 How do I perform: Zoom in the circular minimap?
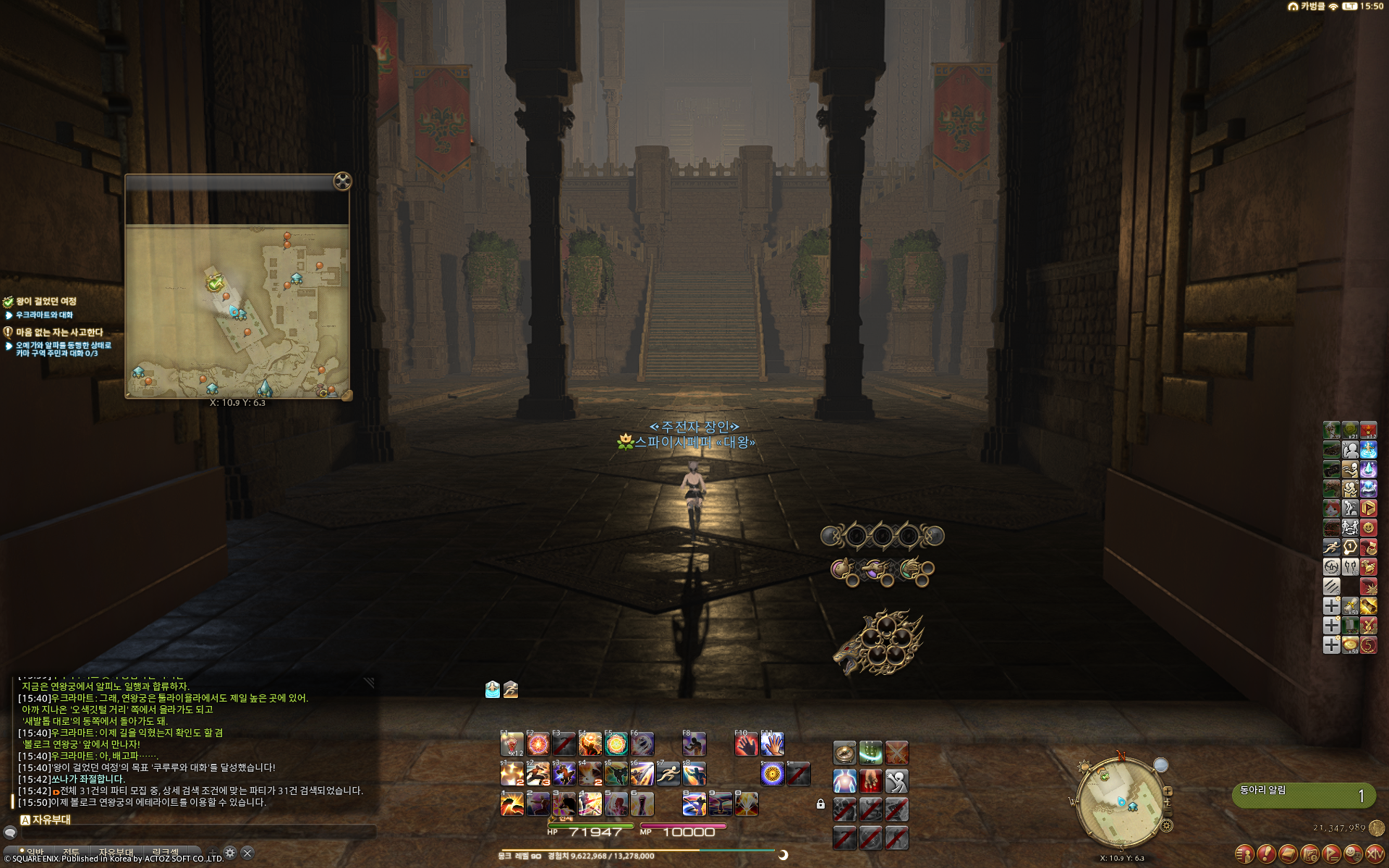tap(1168, 791)
